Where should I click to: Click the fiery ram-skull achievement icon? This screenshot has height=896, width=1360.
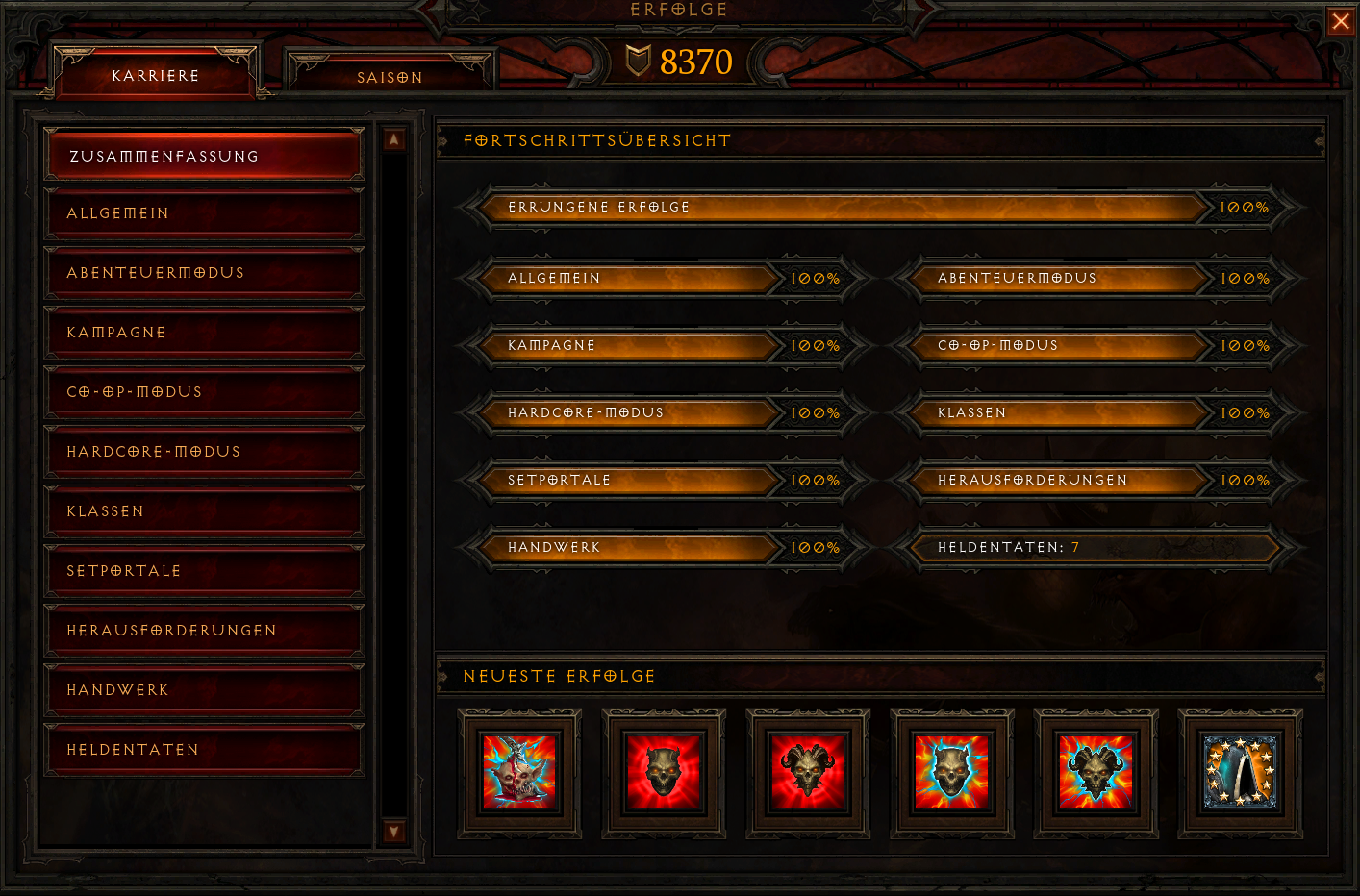point(1095,774)
